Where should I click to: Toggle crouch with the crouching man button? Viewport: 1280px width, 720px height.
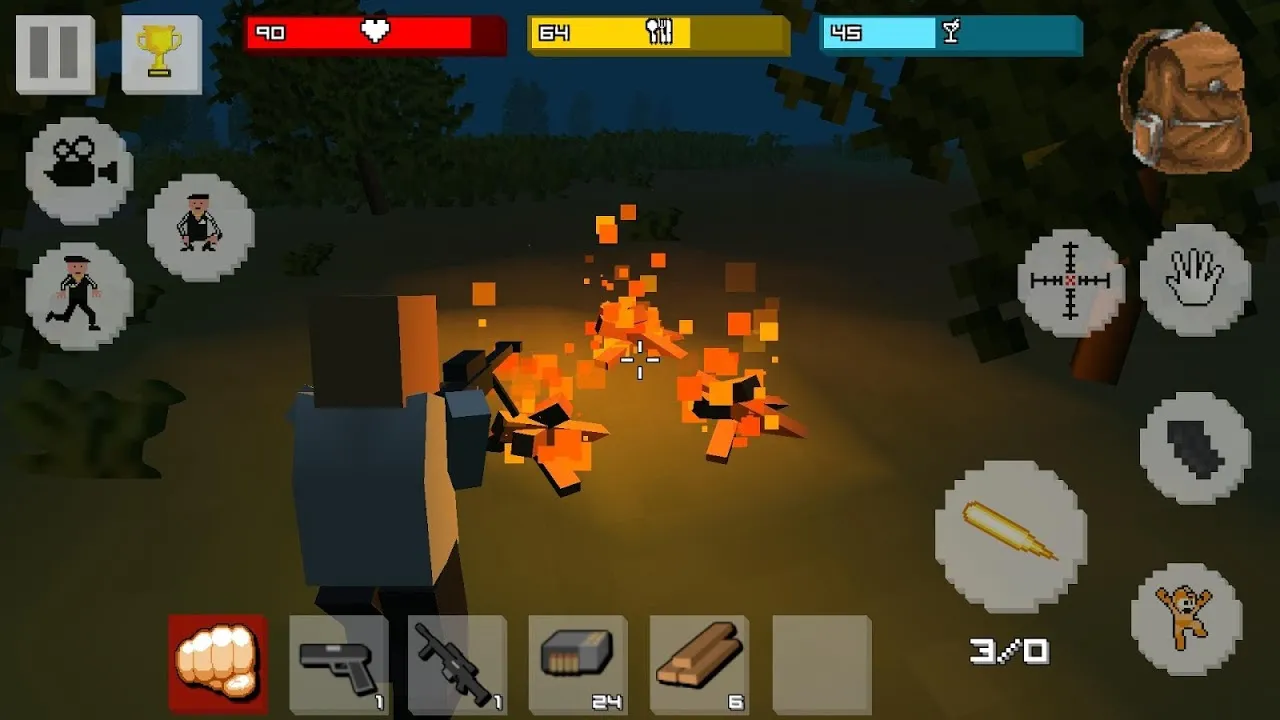[x=200, y=227]
